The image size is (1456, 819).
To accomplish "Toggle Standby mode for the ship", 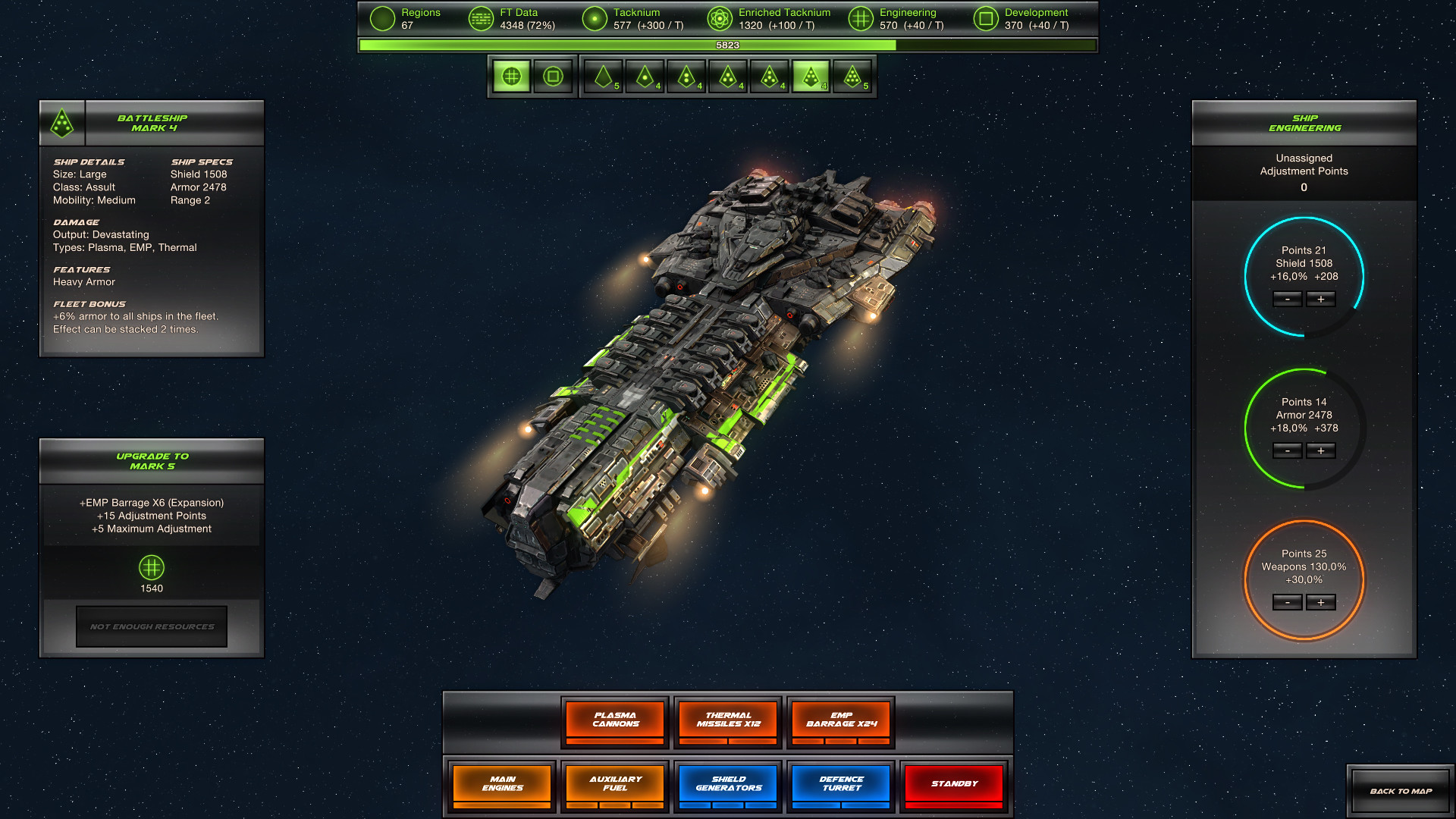I will (953, 783).
